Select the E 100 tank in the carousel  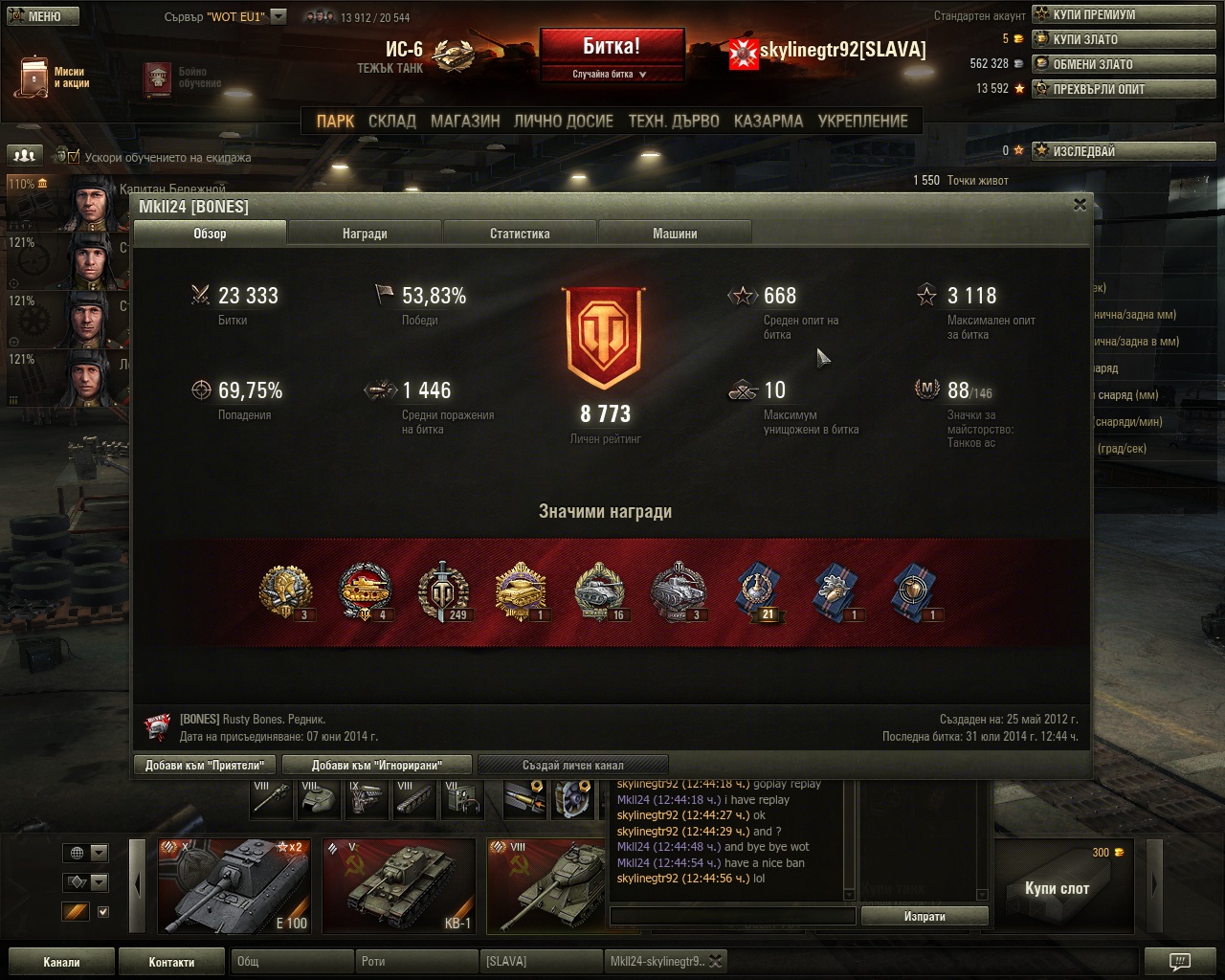coord(234,886)
